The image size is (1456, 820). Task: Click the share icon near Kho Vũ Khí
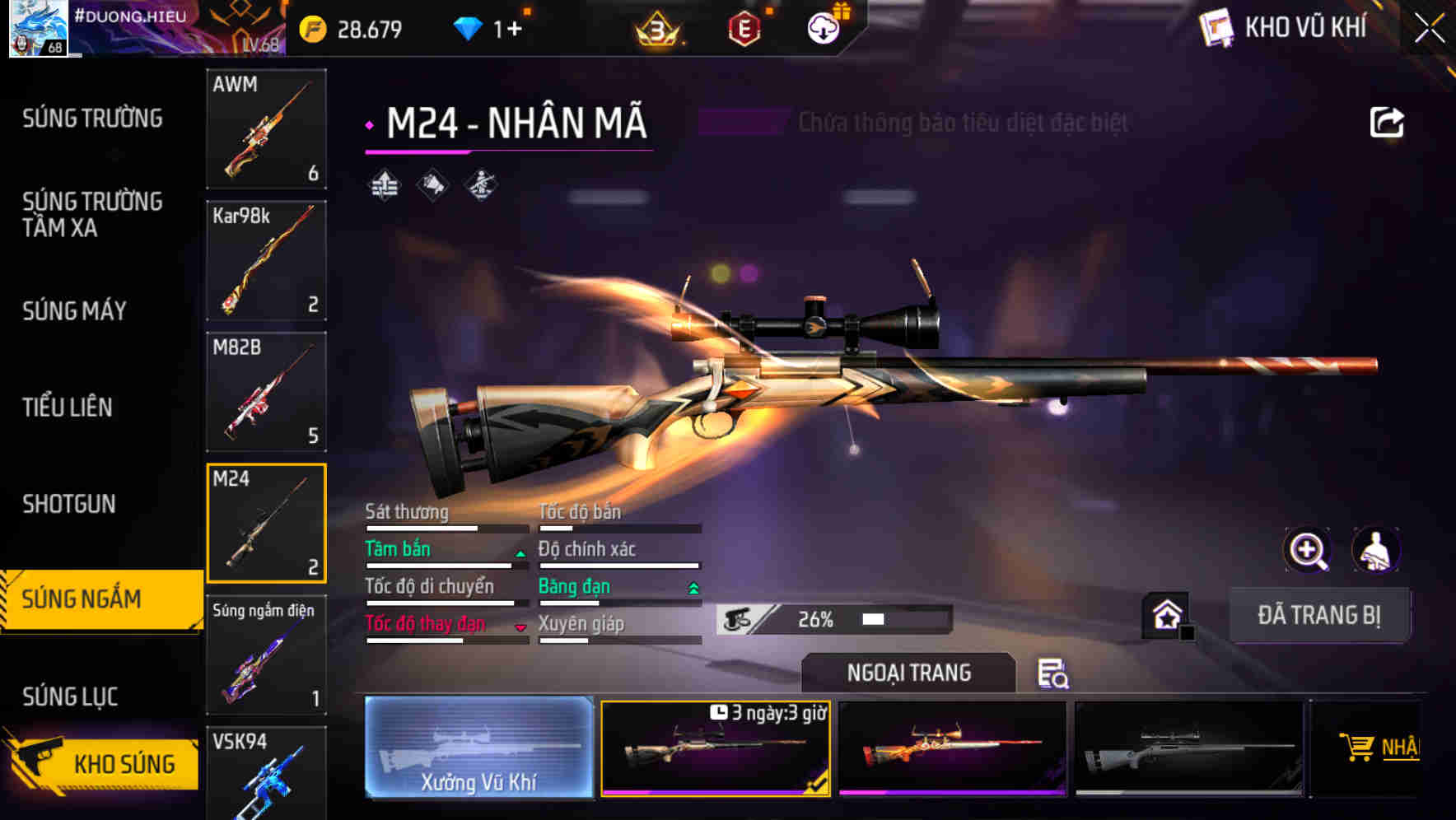coord(1387,121)
